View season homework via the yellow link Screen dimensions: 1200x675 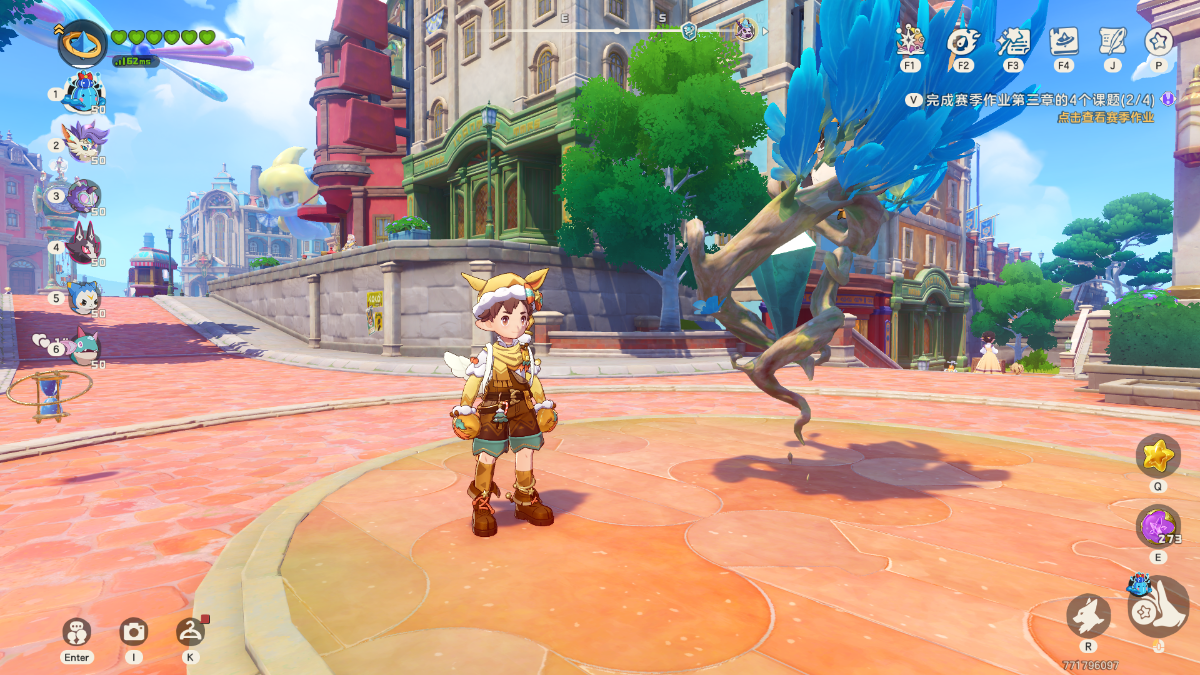pos(1105,117)
